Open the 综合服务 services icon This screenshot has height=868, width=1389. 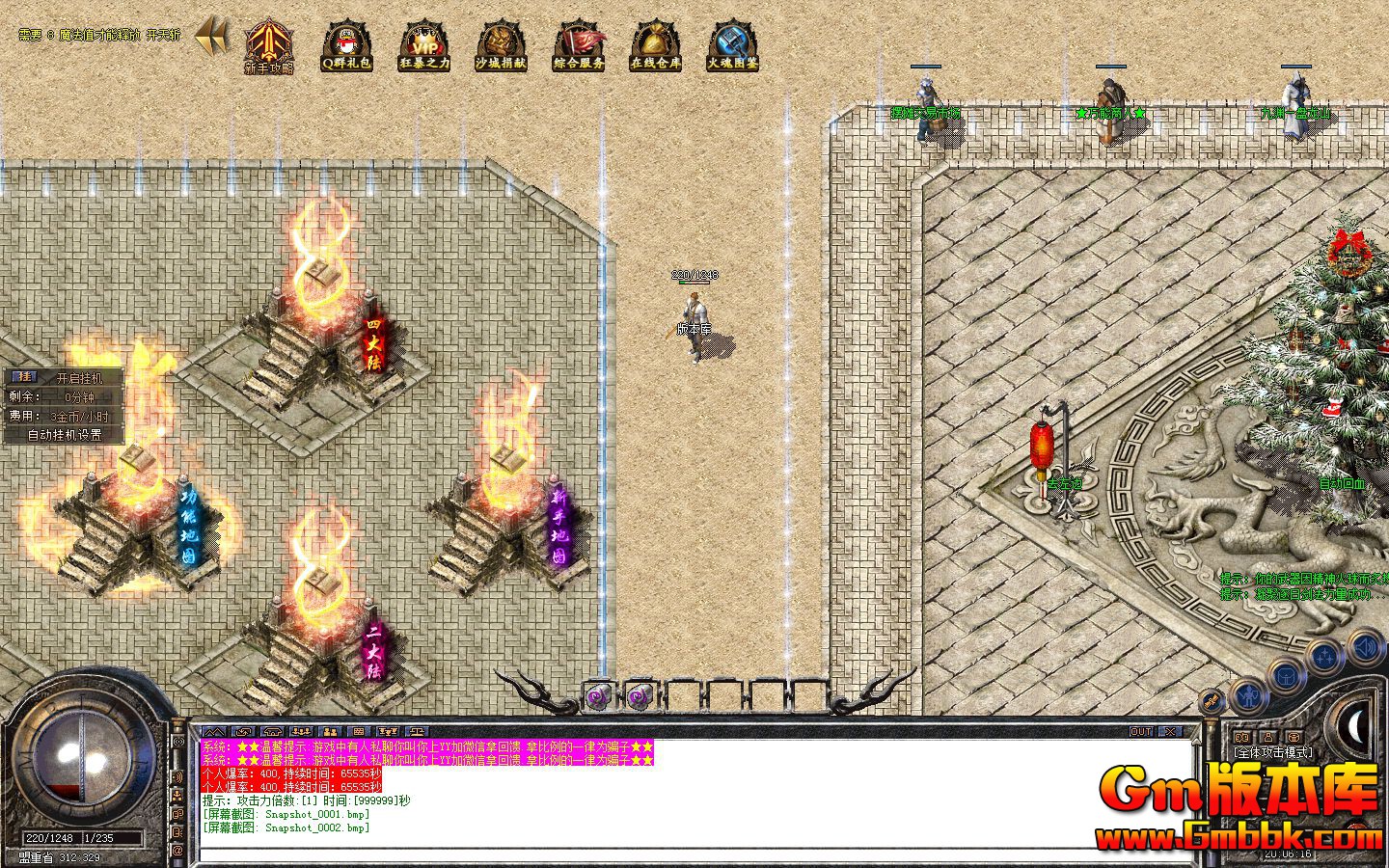pyautogui.click(x=578, y=45)
